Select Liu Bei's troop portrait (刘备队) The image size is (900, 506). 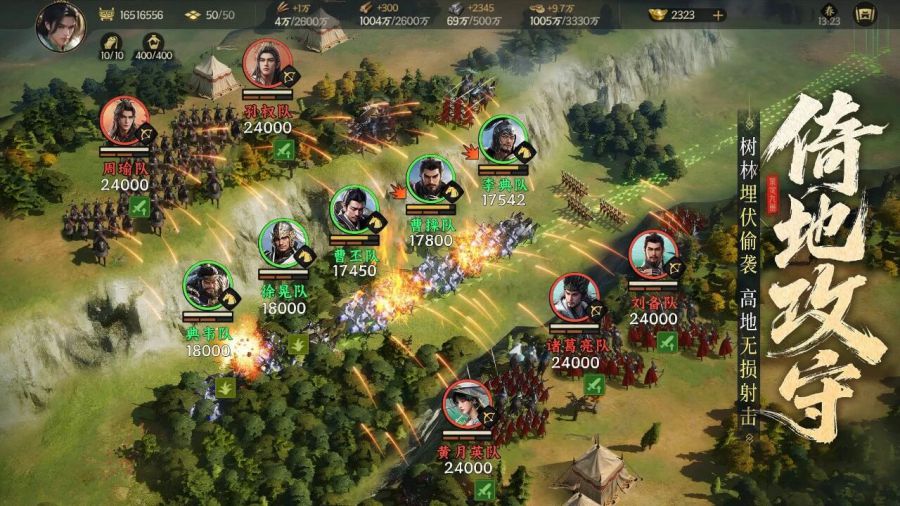click(654, 255)
